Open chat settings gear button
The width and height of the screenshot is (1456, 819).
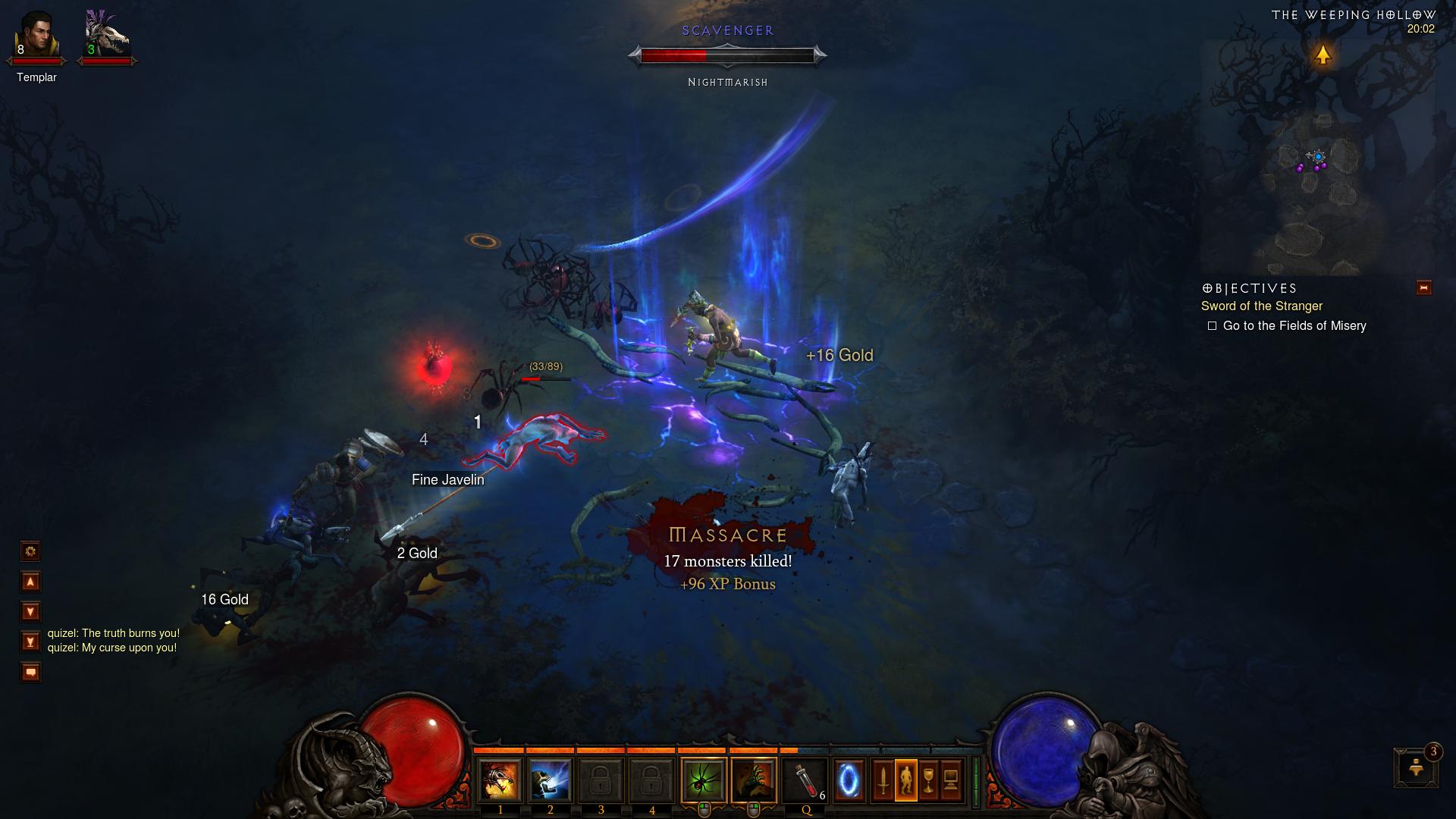point(30,551)
